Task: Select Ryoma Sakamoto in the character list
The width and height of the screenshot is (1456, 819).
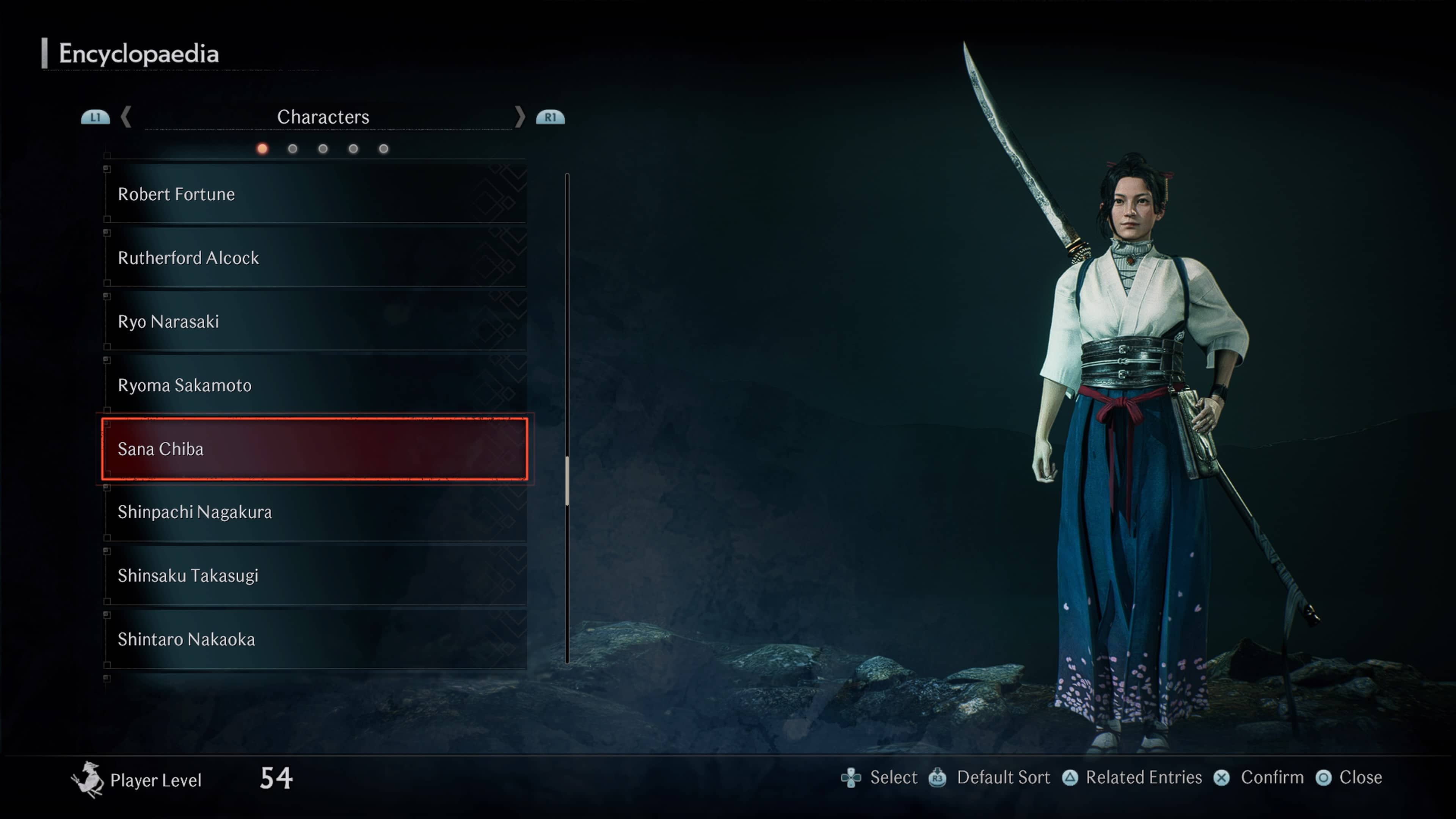Action: tap(315, 385)
